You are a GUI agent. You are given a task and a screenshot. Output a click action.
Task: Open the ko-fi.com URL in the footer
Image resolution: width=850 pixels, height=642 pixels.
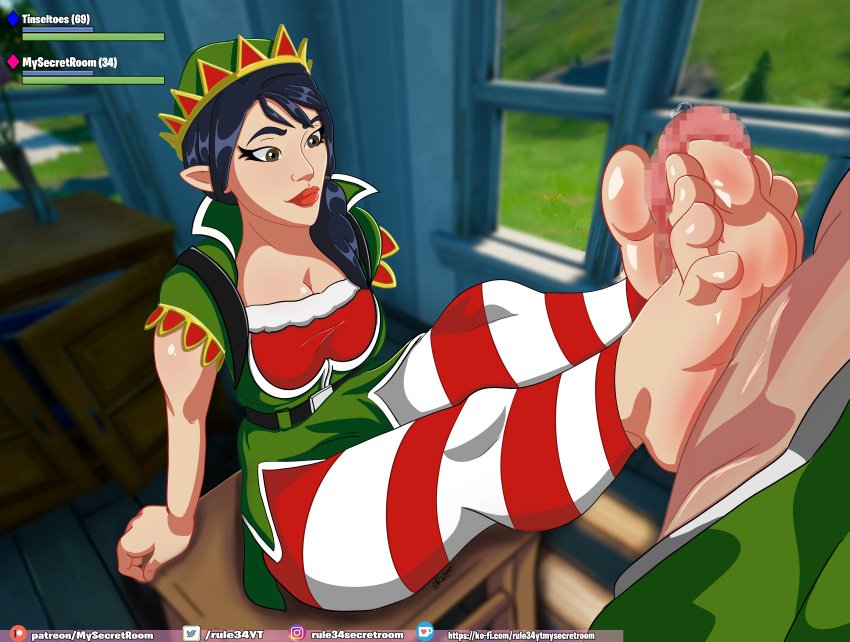tap(519, 635)
